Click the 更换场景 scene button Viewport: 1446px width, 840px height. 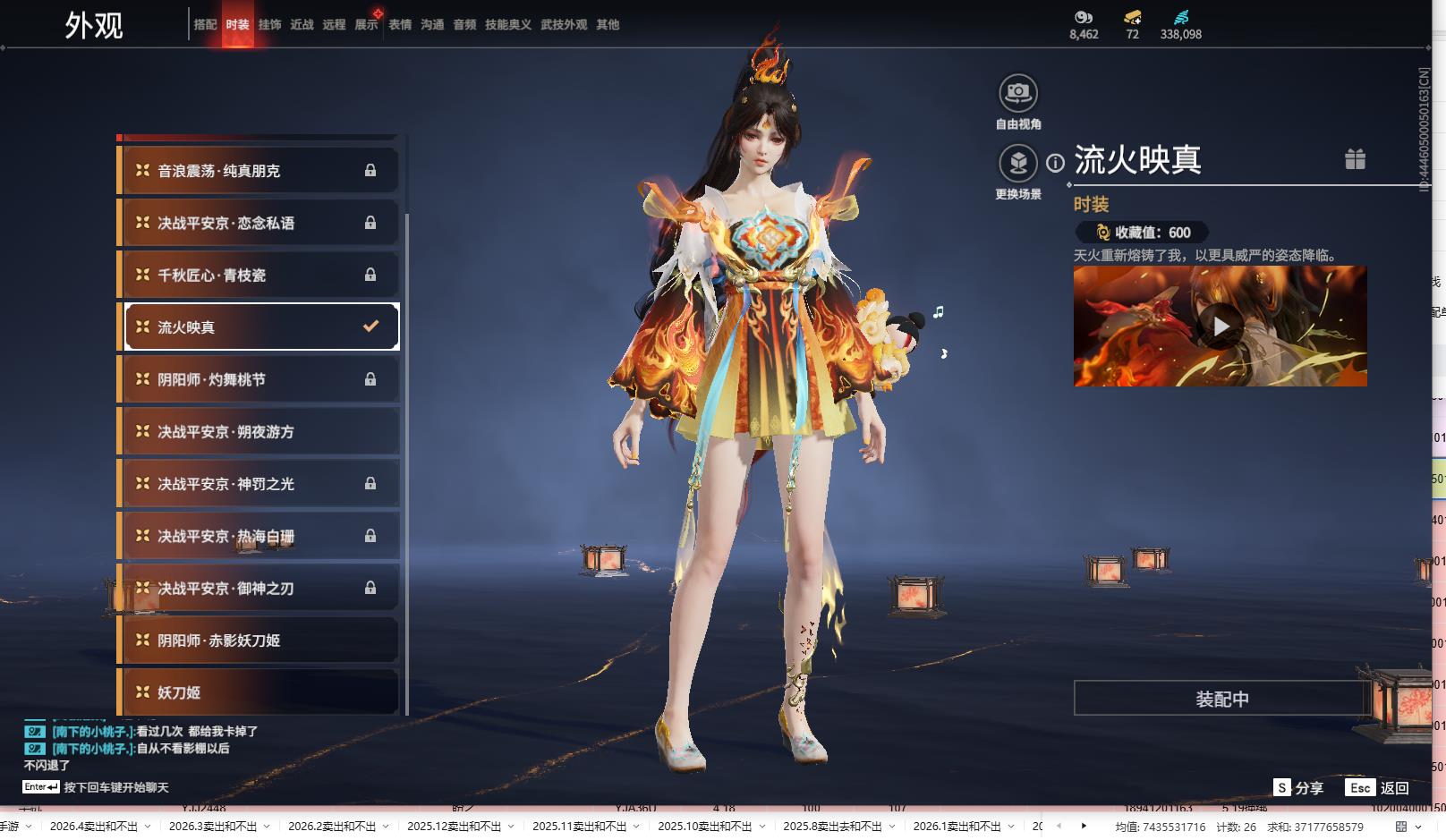click(x=1017, y=164)
